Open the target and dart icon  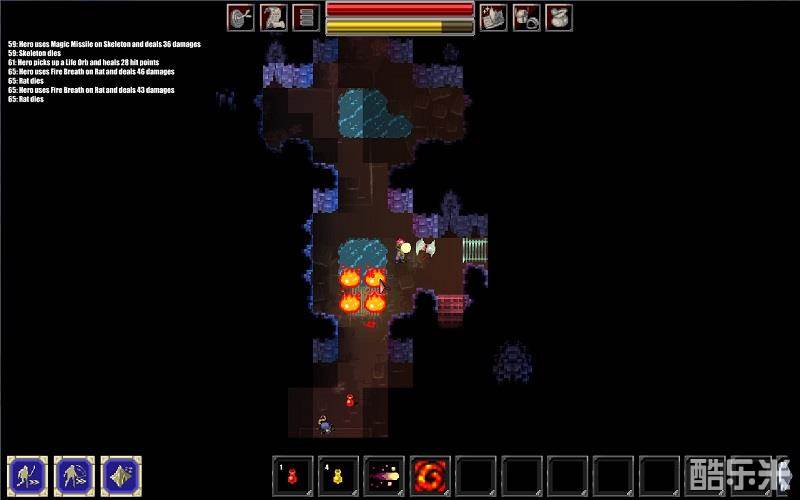pyautogui.click(x=241, y=17)
